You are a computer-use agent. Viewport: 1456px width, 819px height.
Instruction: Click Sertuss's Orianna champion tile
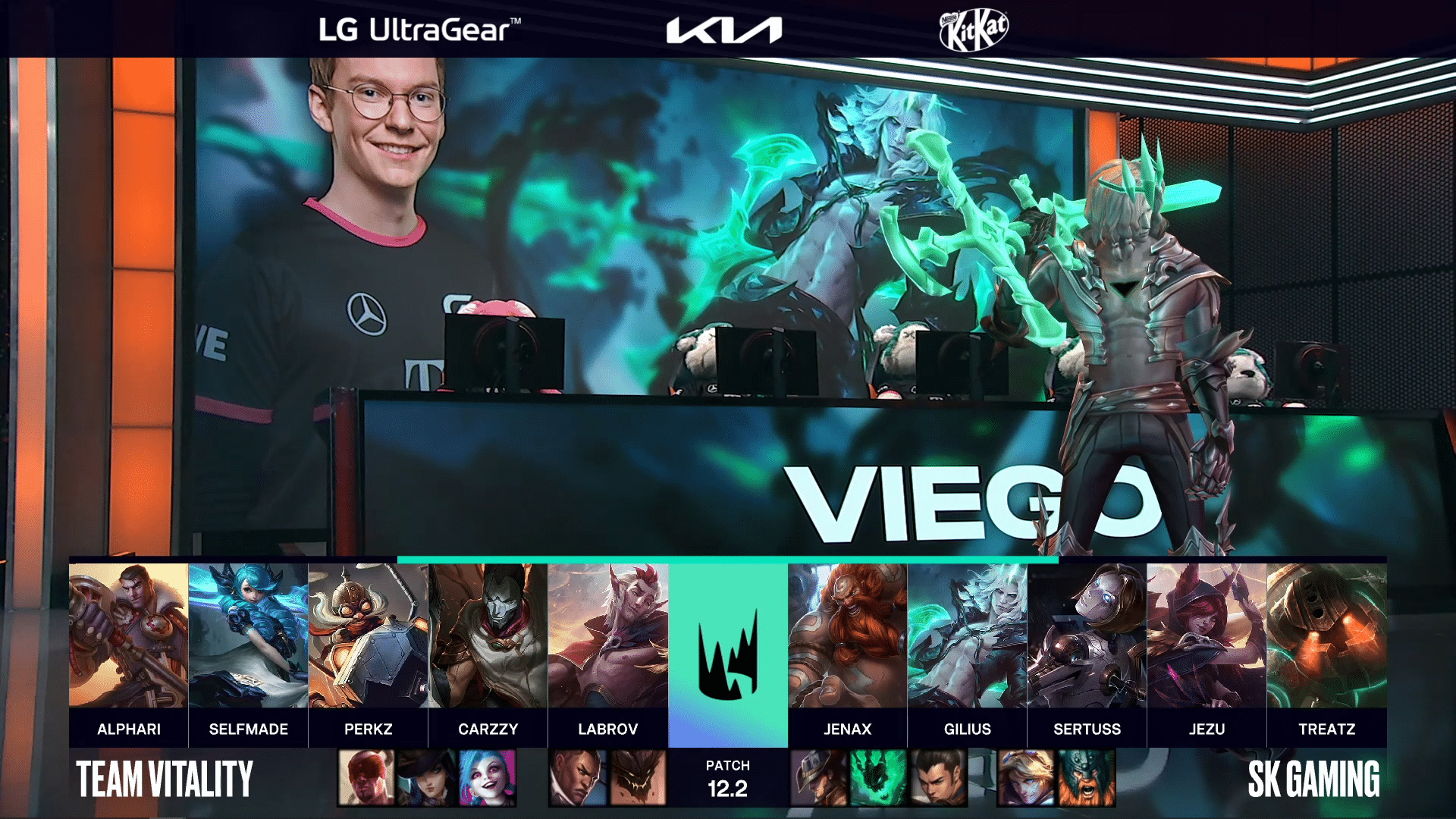click(x=1087, y=635)
